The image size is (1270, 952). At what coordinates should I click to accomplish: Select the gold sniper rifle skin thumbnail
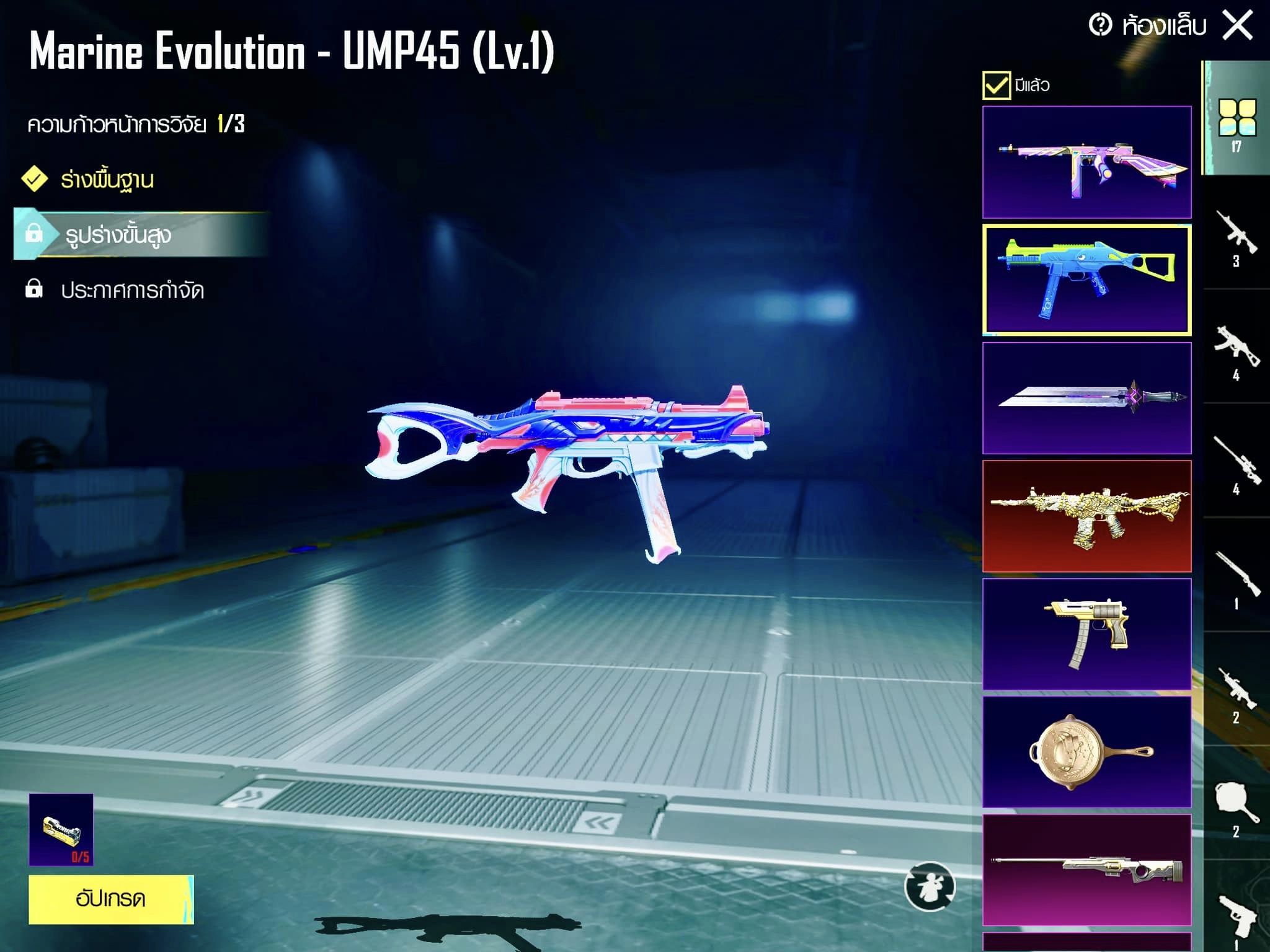pyautogui.click(x=1086, y=869)
